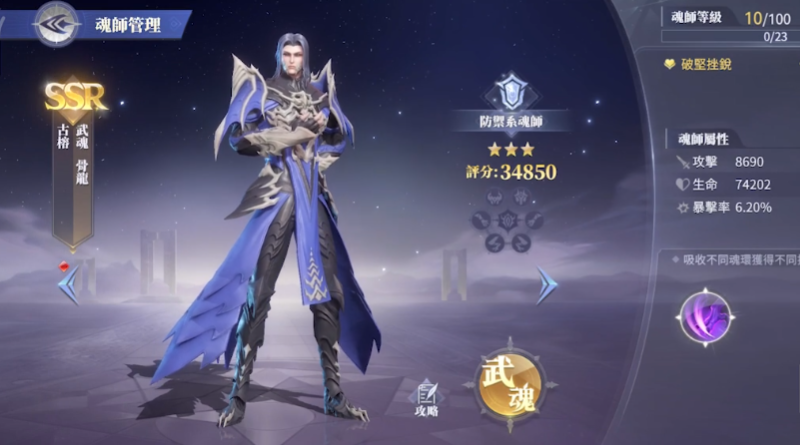Go back using the winged emblem icon

tap(56, 24)
